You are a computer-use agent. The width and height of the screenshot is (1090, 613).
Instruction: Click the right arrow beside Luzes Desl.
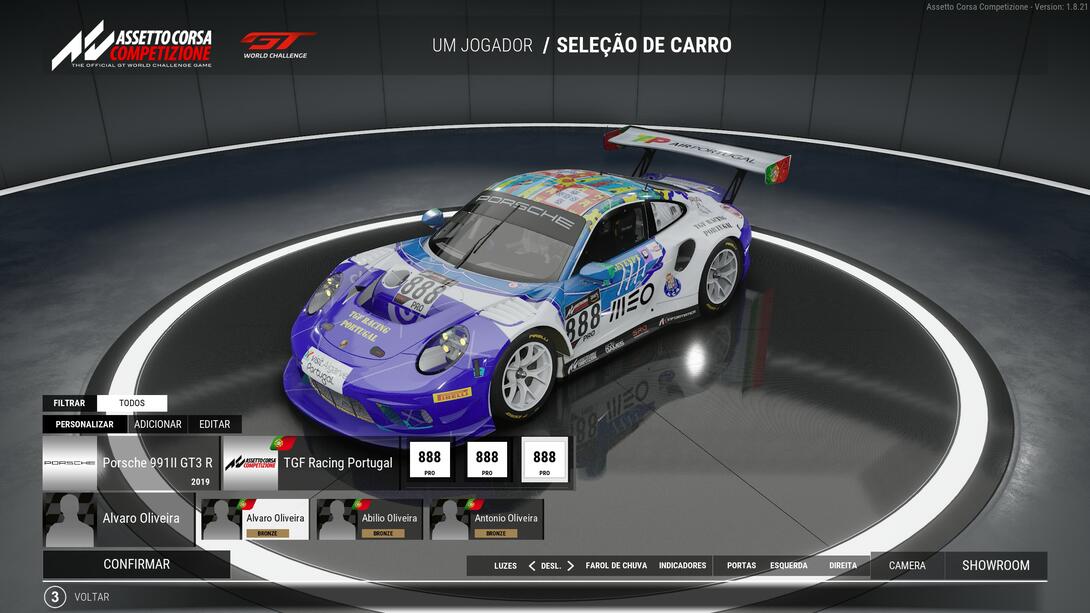click(570, 566)
